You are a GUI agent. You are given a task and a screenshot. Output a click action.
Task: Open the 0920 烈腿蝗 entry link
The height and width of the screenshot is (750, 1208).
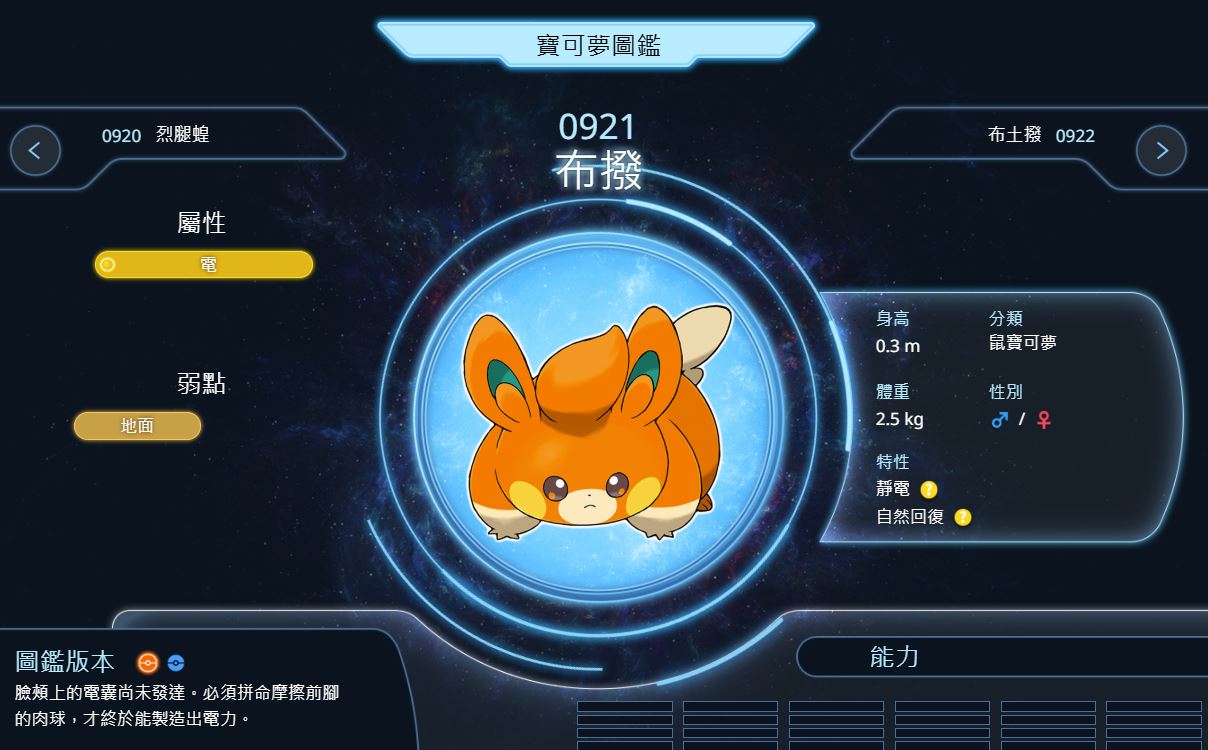tap(156, 135)
